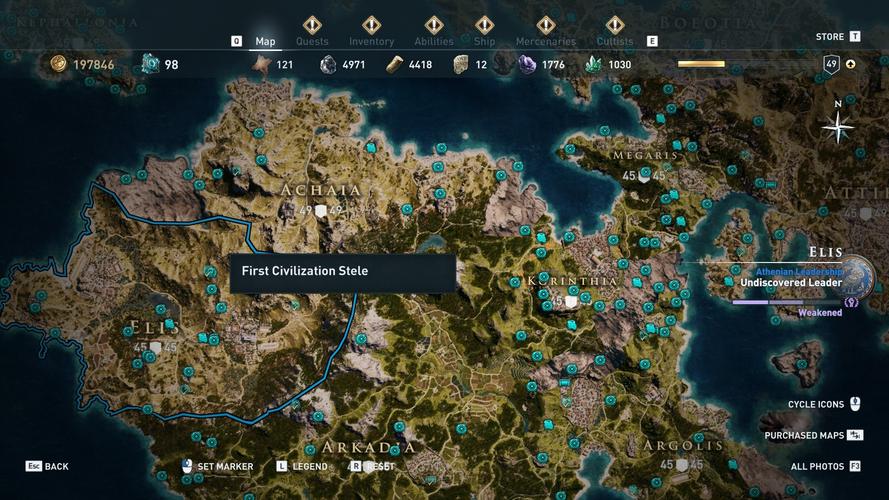Viewport: 889px width, 500px height.
Task: Open the Mercenaries tab
Action: tap(545, 41)
